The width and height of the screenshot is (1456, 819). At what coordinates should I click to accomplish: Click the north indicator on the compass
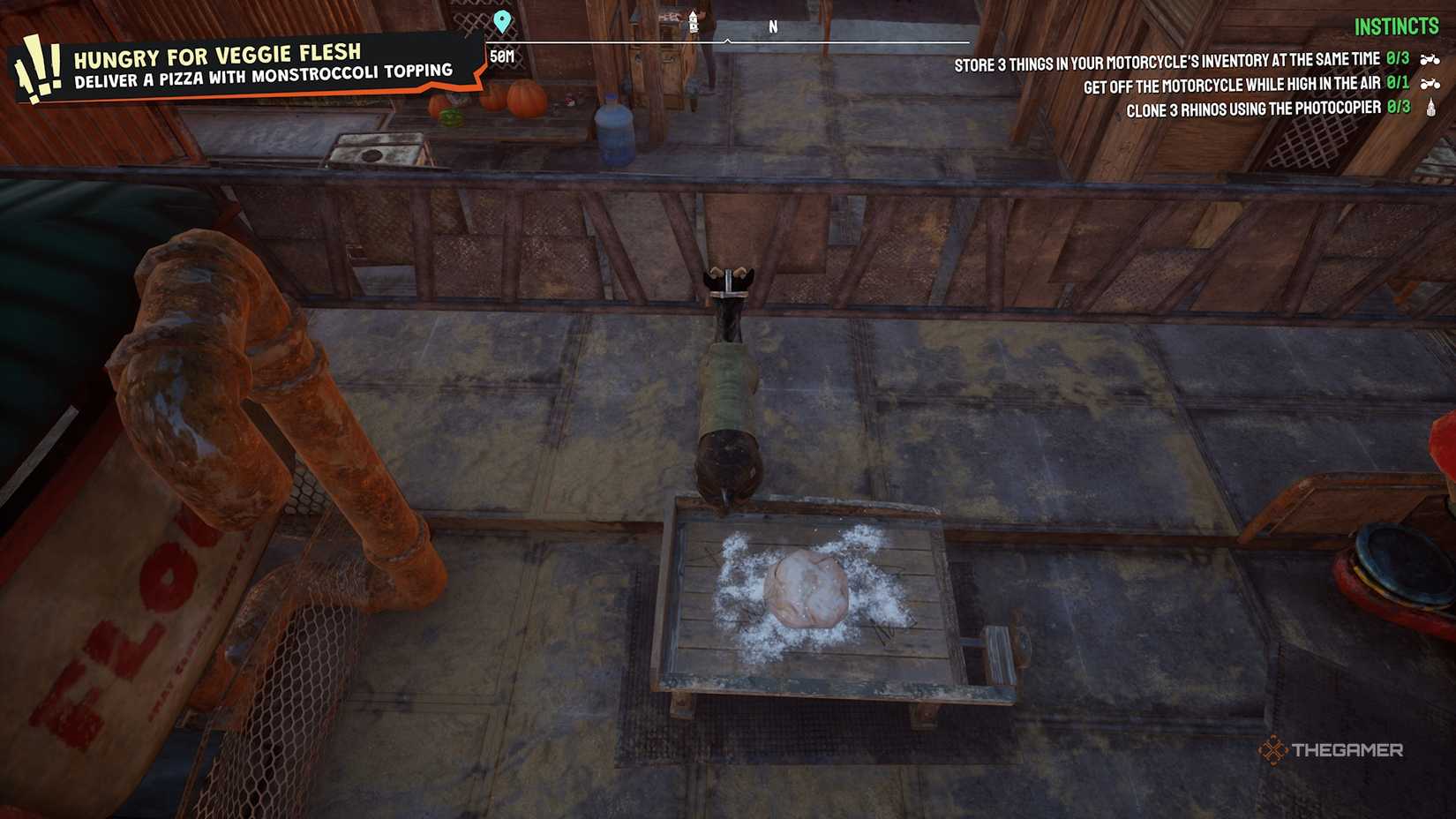774,26
